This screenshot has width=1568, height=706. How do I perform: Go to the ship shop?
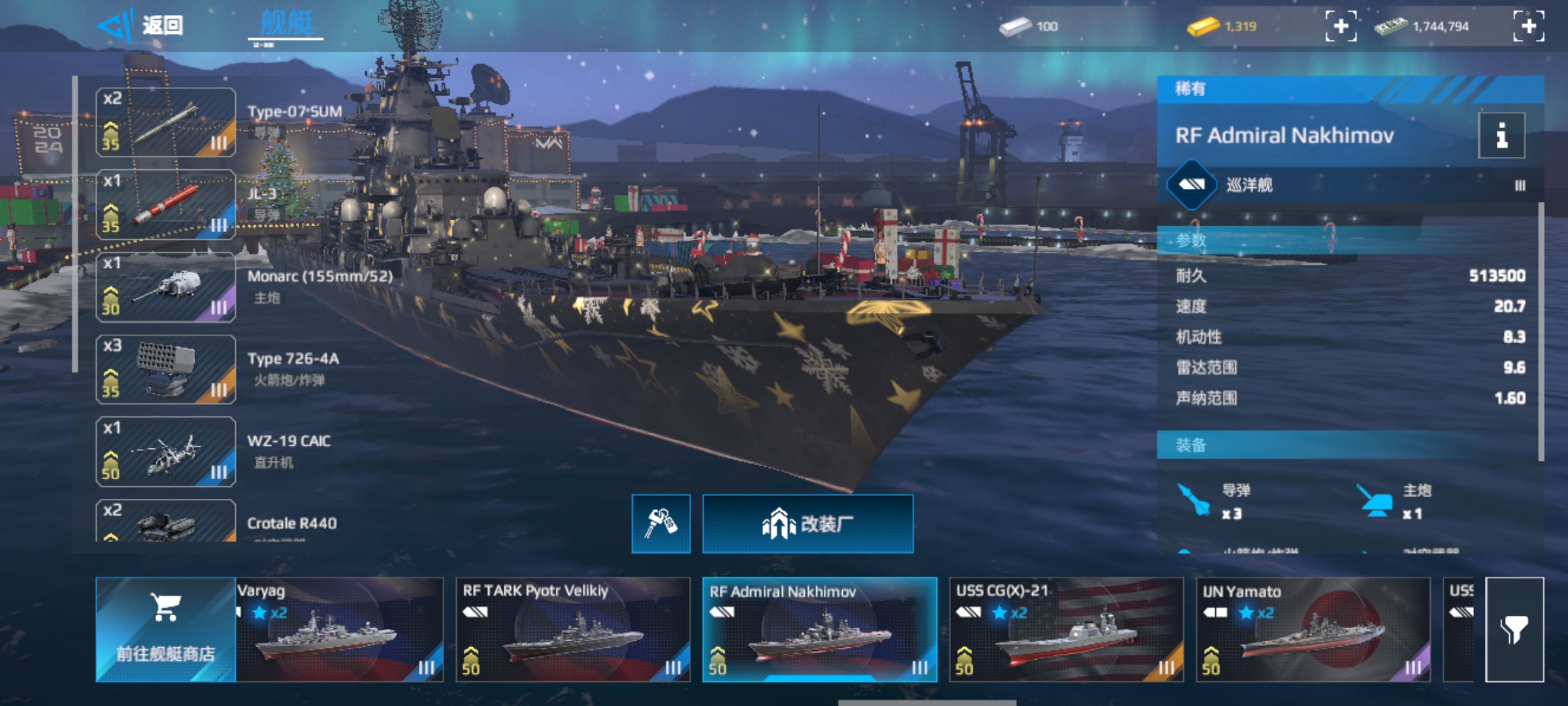165,630
